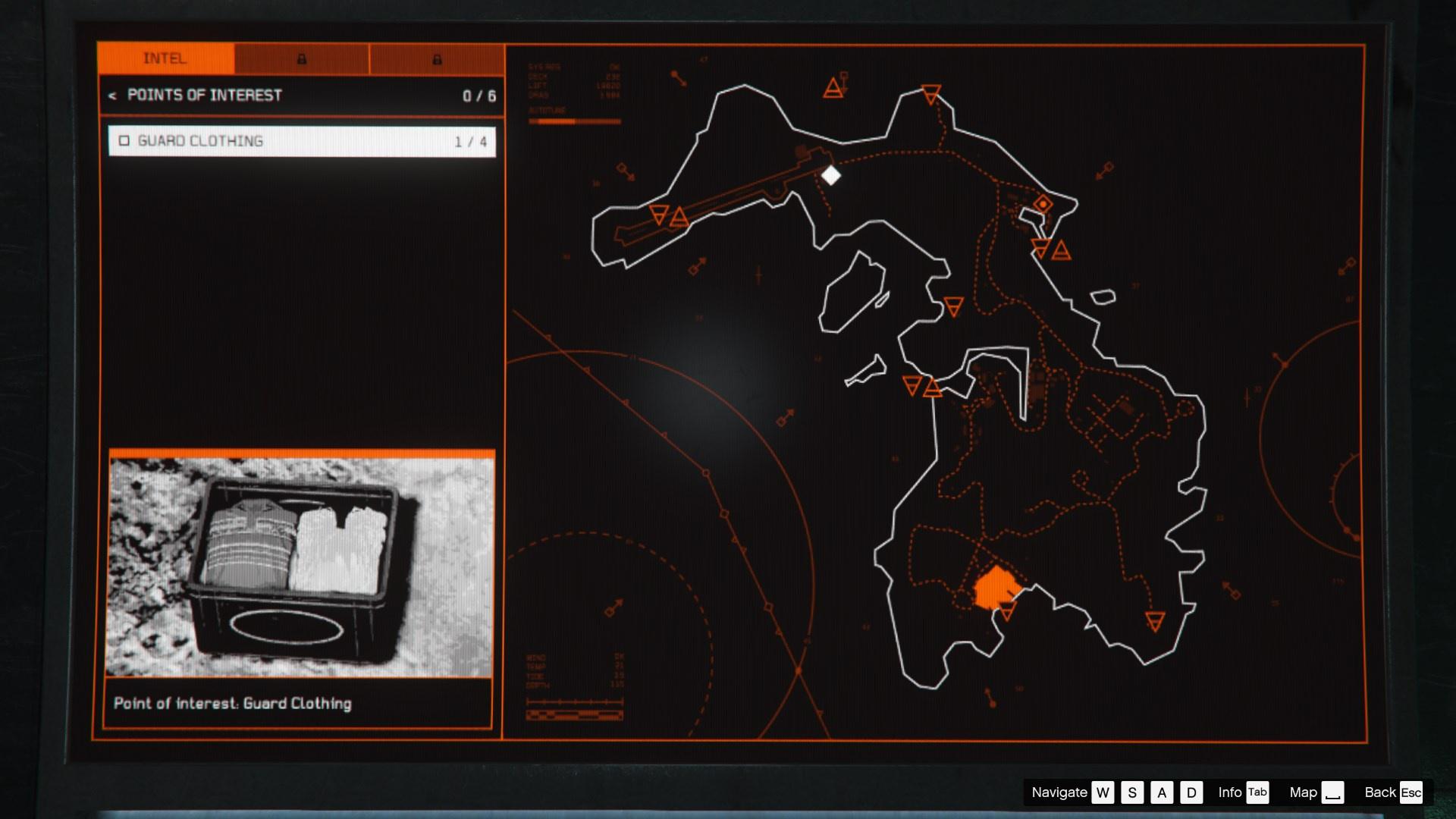
Task: Select the Guard Clothing list entry
Action: coord(302,142)
